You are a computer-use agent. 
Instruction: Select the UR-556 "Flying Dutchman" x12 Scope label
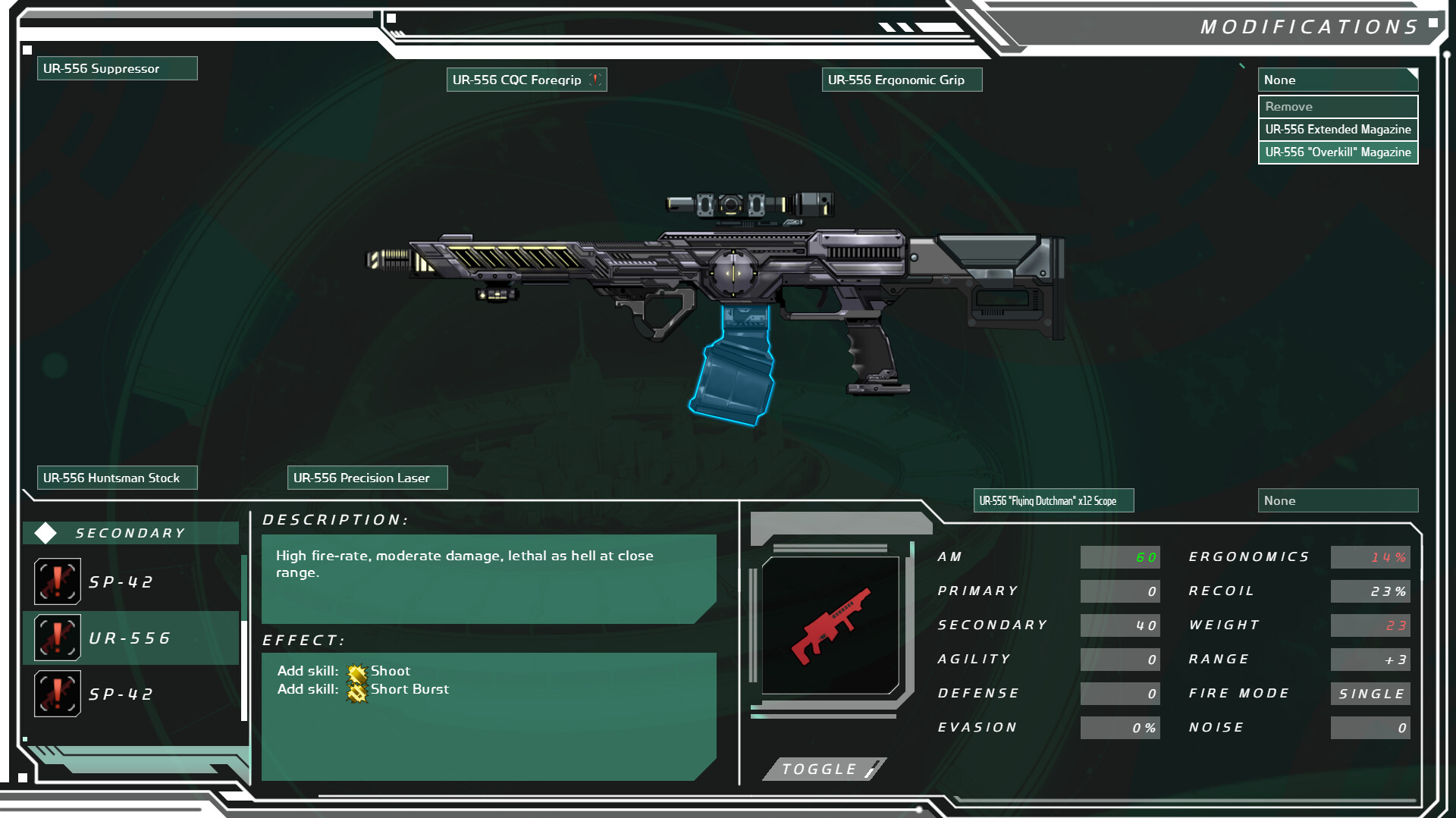click(x=1053, y=500)
